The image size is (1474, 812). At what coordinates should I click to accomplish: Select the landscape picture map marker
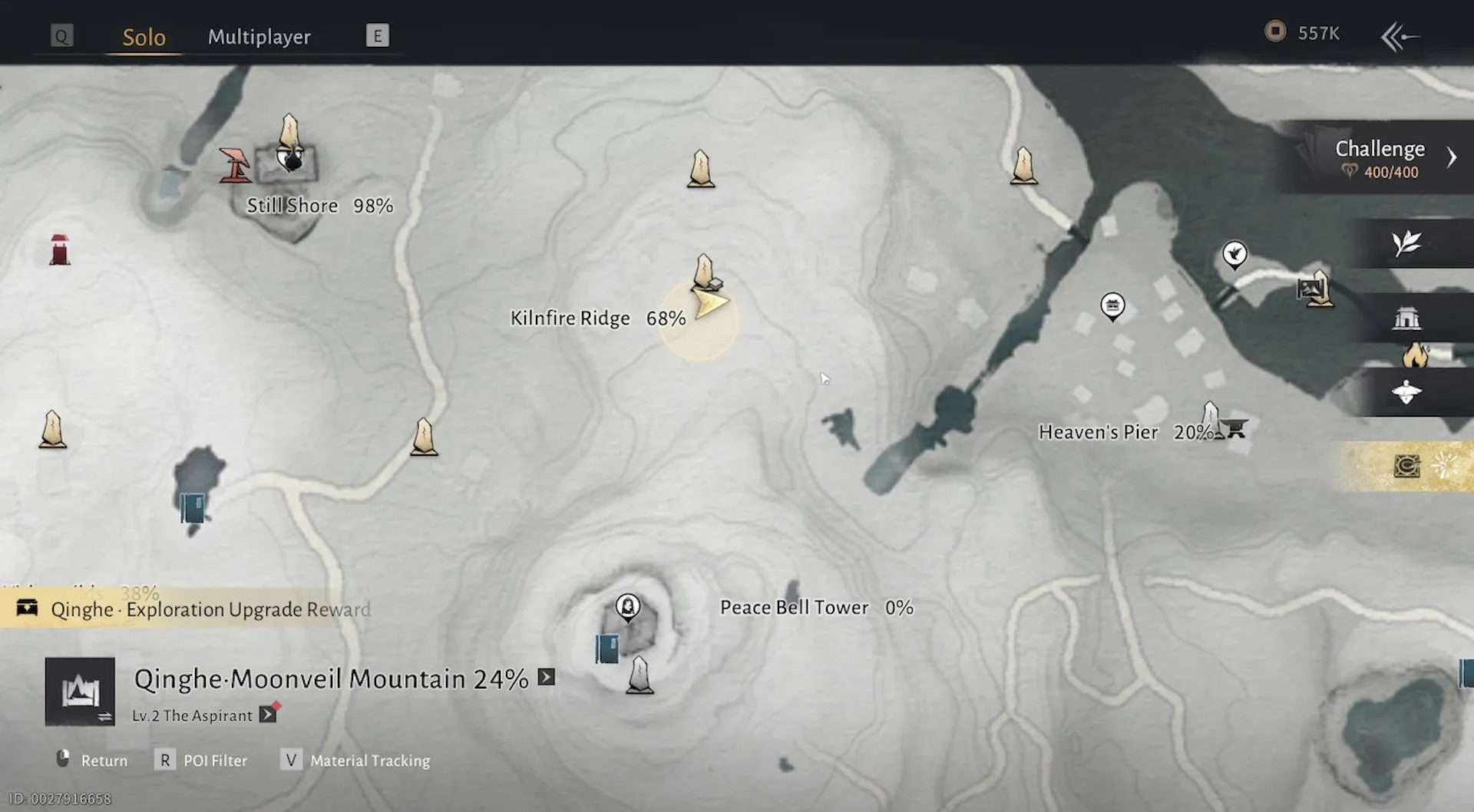coord(1309,289)
